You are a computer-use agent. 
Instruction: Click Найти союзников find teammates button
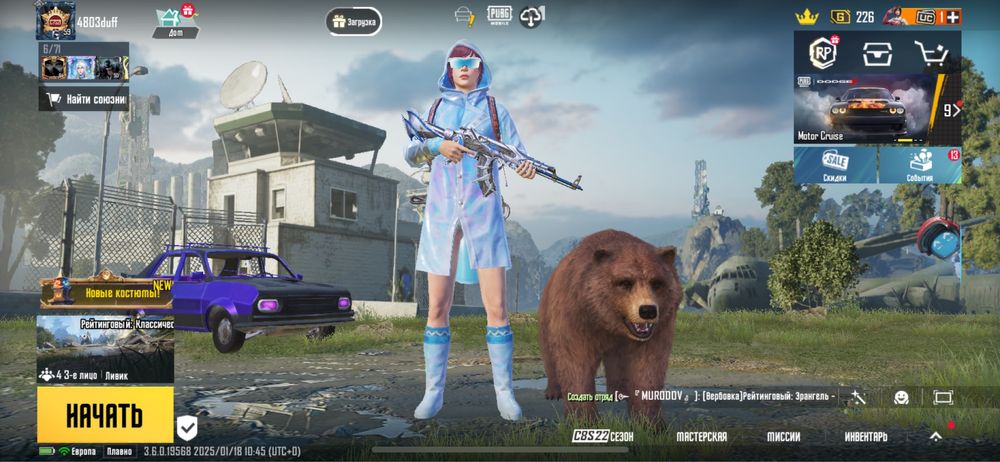click(84, 99)
